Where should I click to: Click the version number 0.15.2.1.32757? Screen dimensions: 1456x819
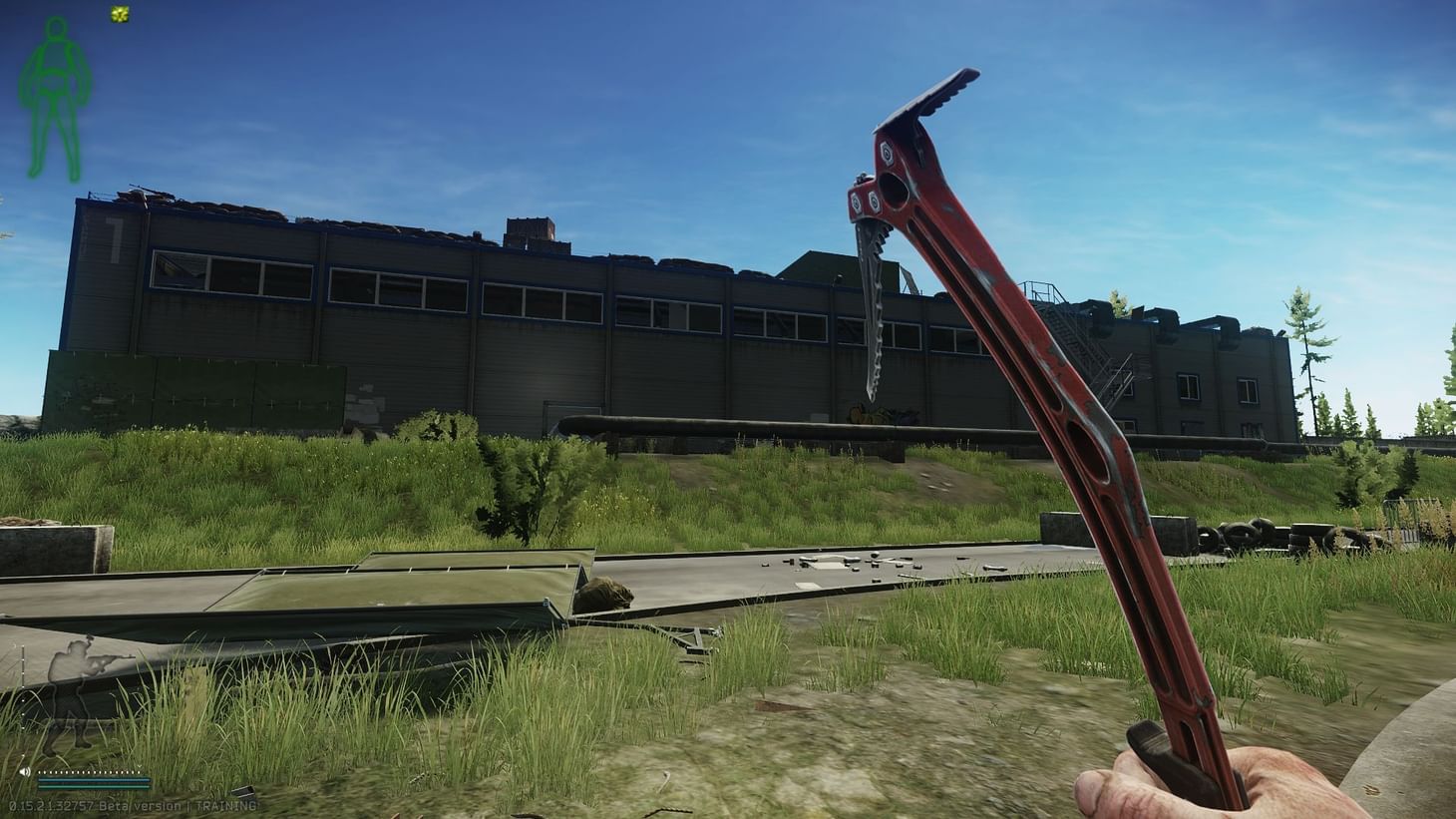pos(52,804)
